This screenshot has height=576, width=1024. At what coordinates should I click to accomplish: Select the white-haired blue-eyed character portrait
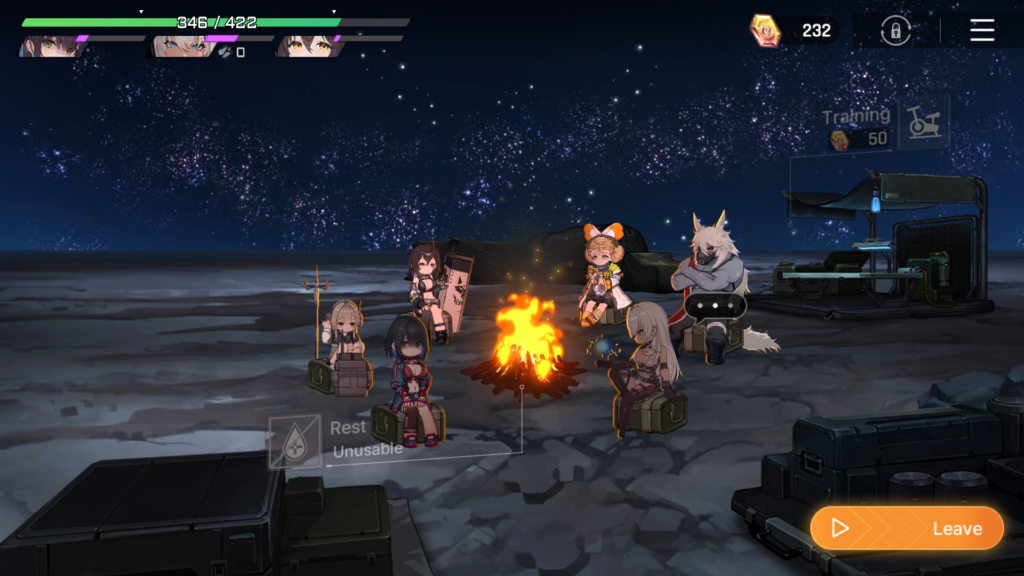pyautogui.click(x=178, y=46)
